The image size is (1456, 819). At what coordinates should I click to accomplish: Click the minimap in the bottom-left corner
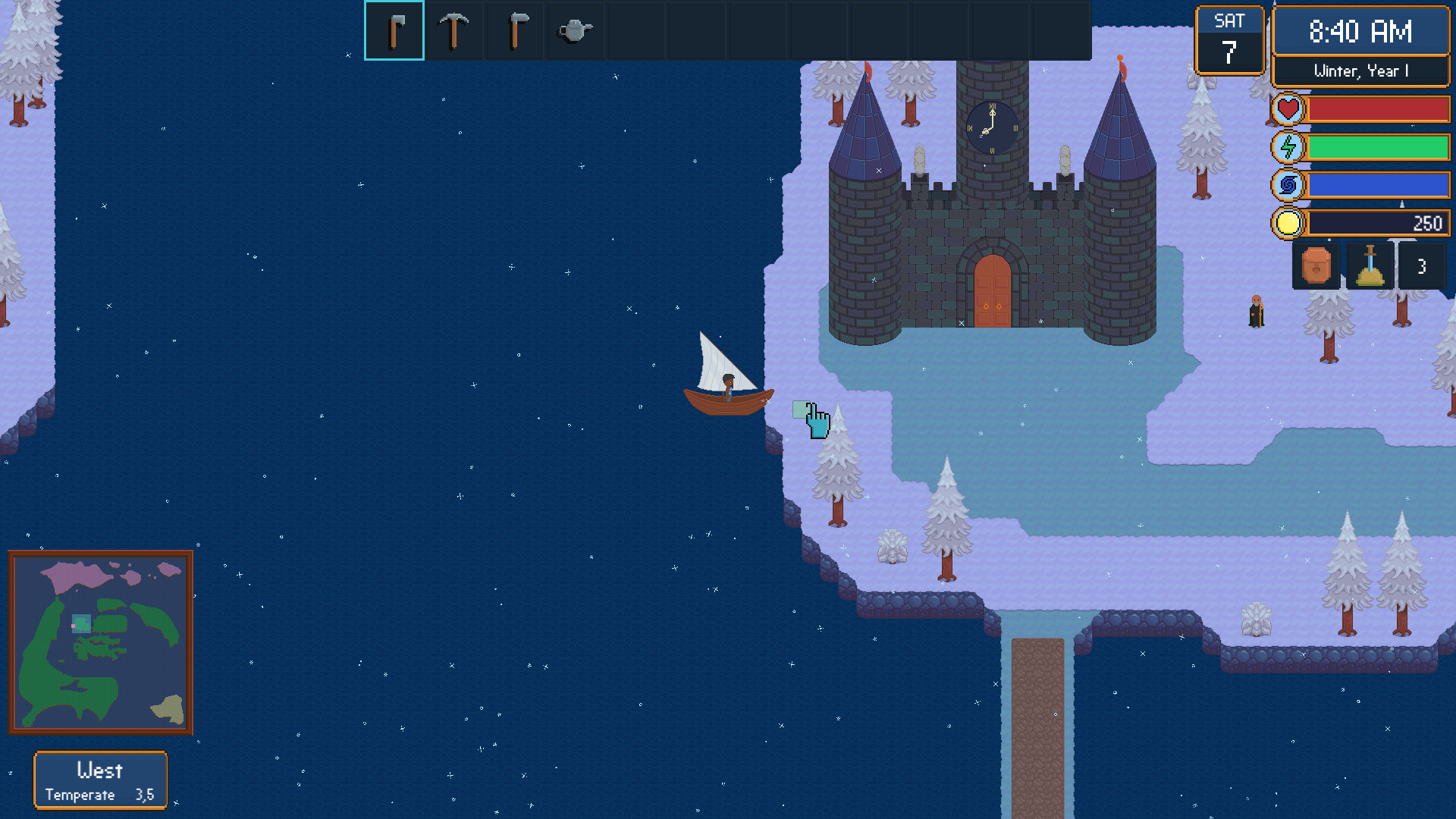coord(101,643)
